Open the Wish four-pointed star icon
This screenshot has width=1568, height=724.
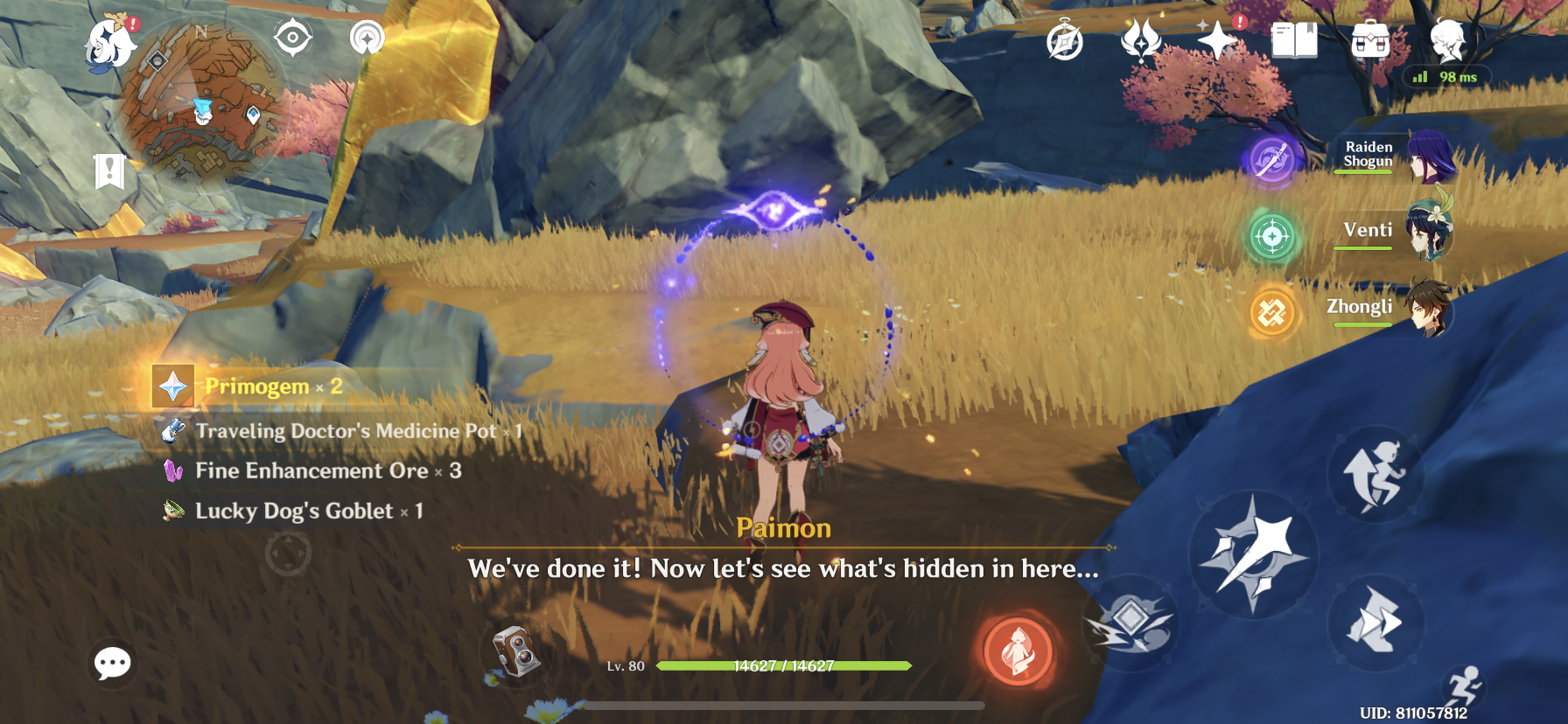(x=1217, y=40)
